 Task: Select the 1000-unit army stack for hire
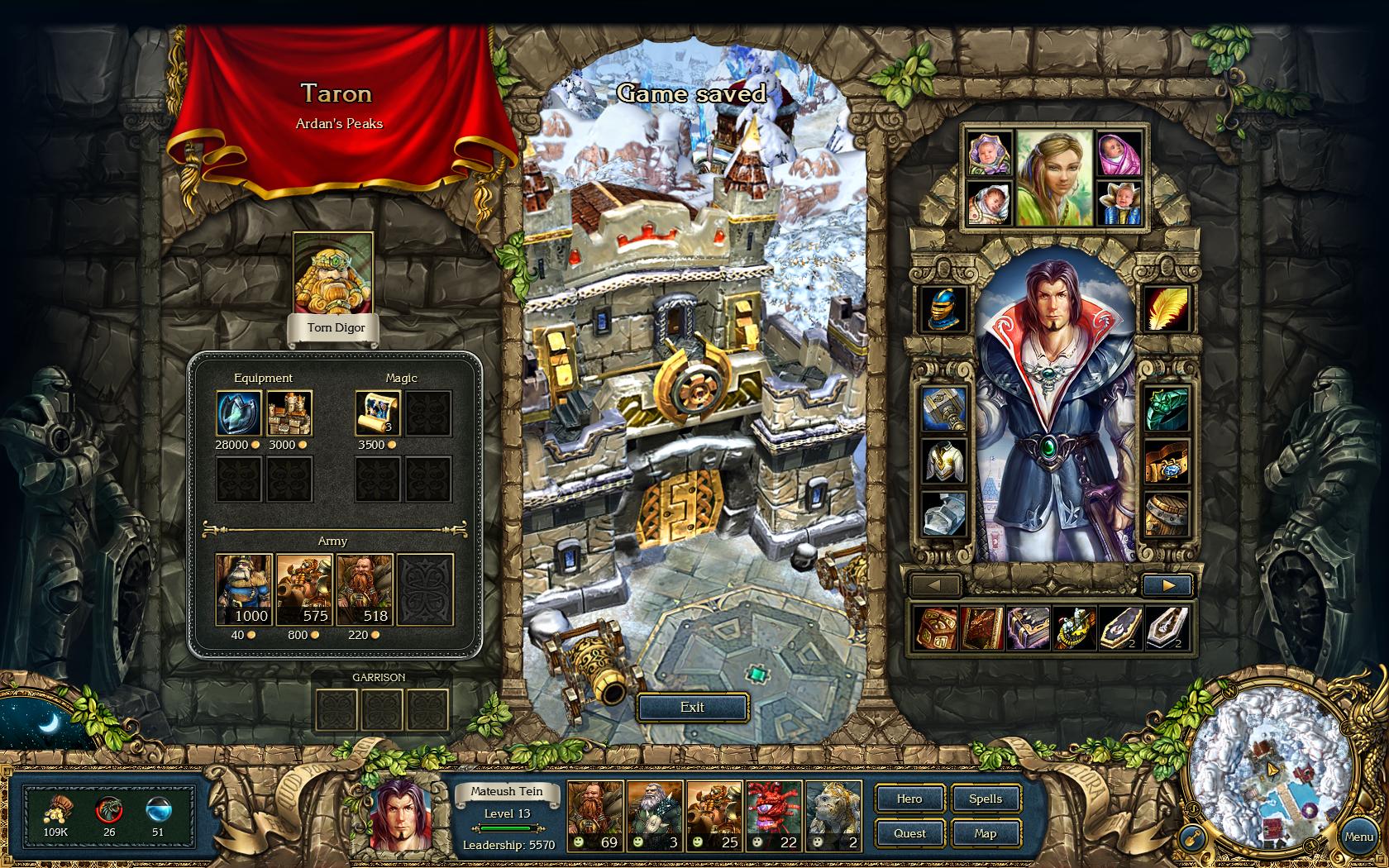tap(244, 589)
